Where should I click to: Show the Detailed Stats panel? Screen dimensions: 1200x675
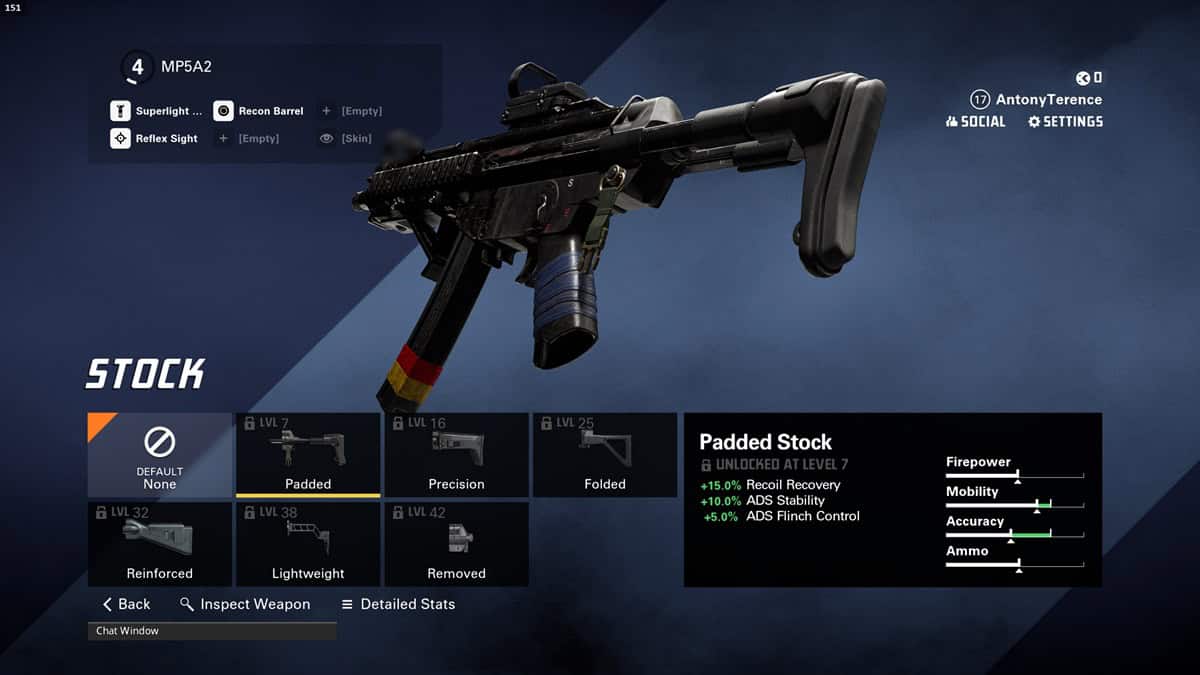(x=398, y=604)
